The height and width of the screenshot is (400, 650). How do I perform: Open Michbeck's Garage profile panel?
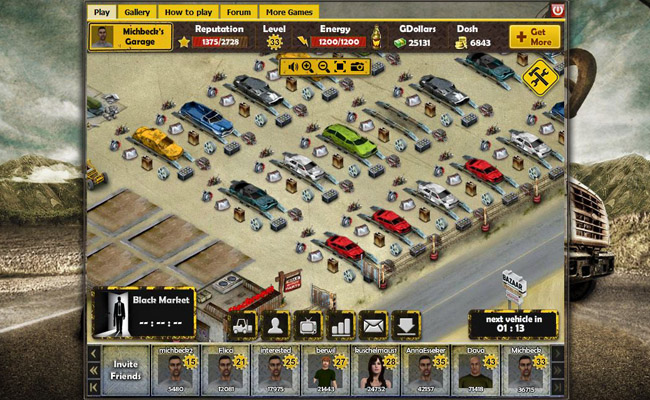click(x=126, y=37)
